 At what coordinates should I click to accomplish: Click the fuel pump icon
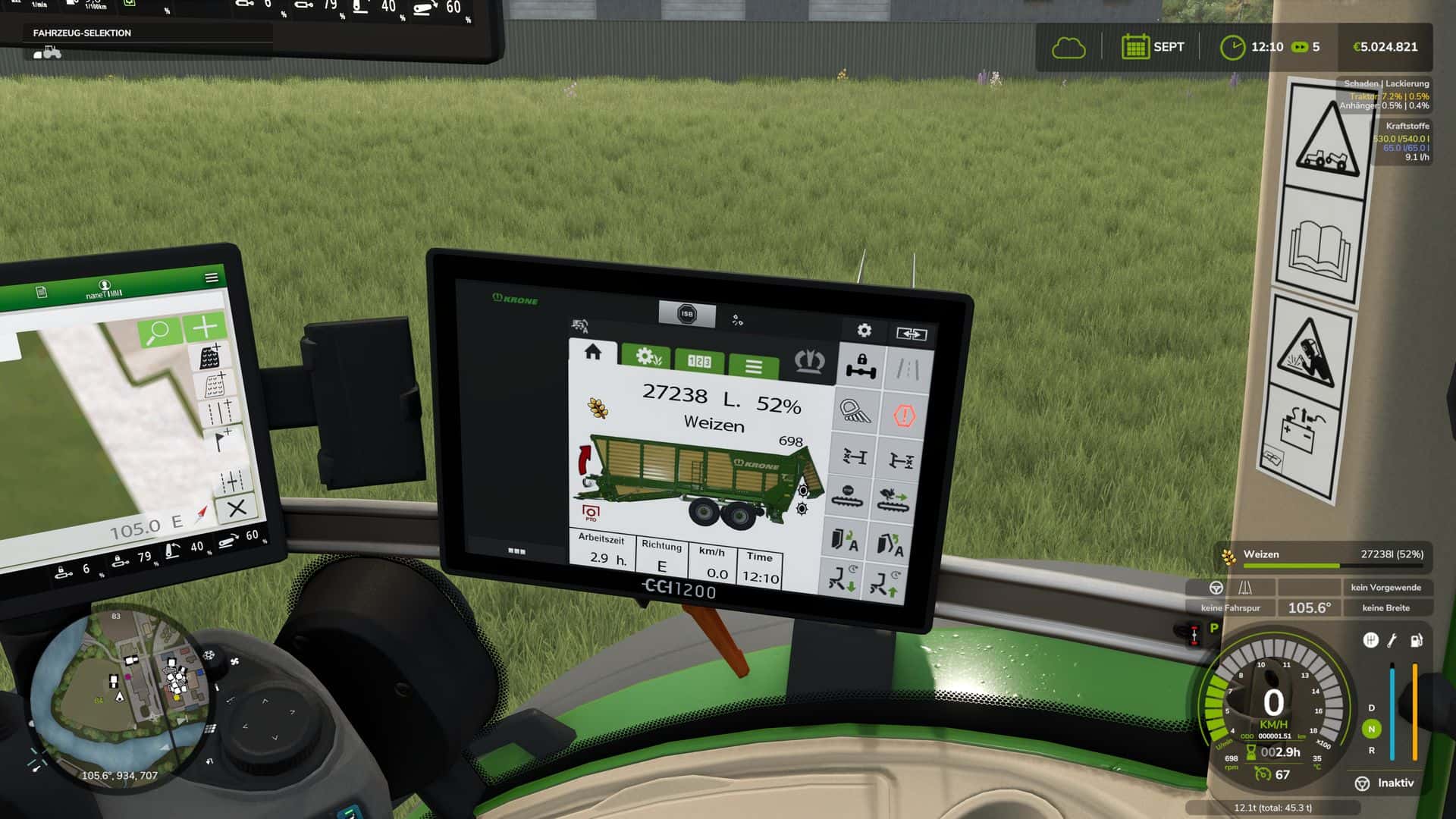[1416, 641]
